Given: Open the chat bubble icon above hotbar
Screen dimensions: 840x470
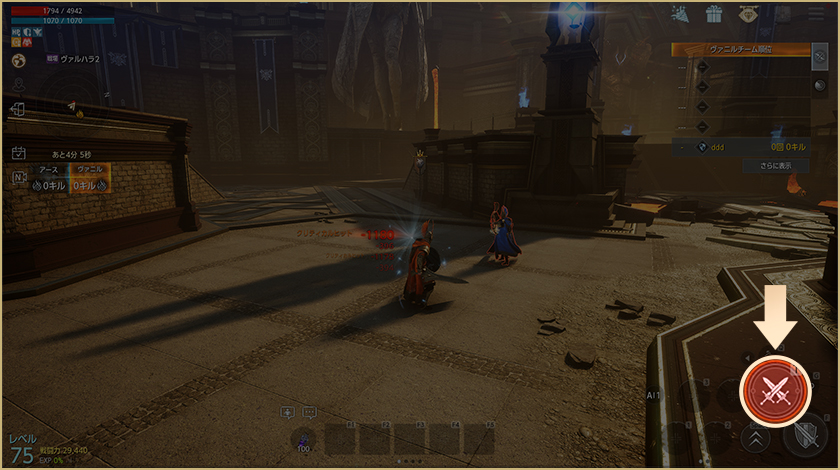Looking at the screenshot, I should point(309,412).
